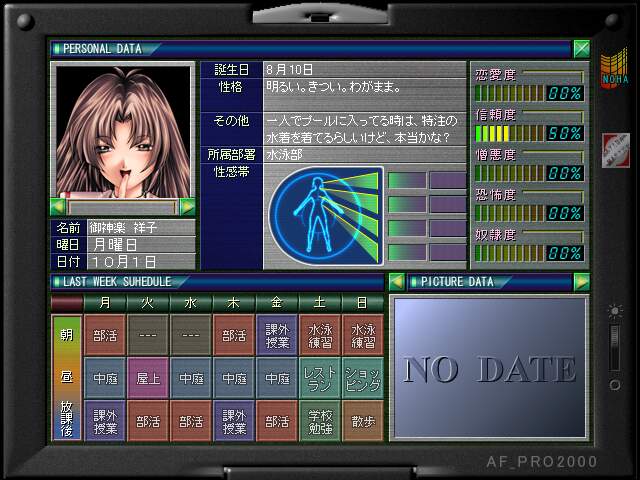Screen dimensions: 640x480
Task: Show previous character with portrait left arrow
Action: [59, 207]
